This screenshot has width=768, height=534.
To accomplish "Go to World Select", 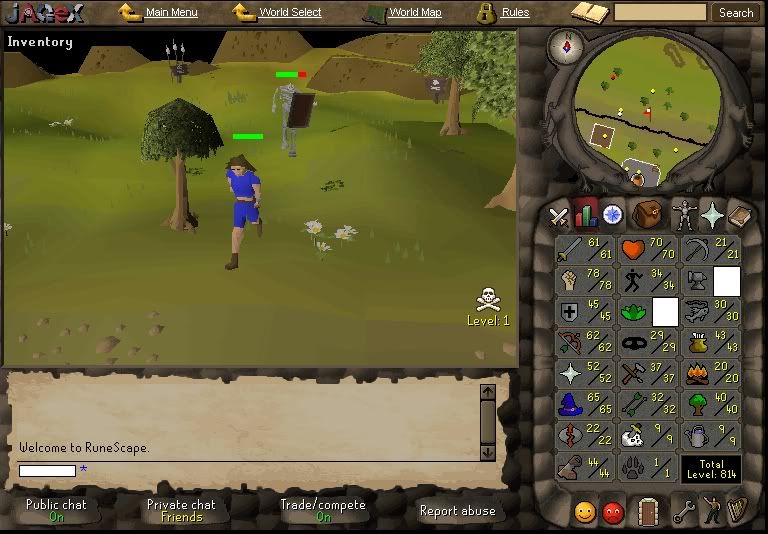I will [290, 13].
